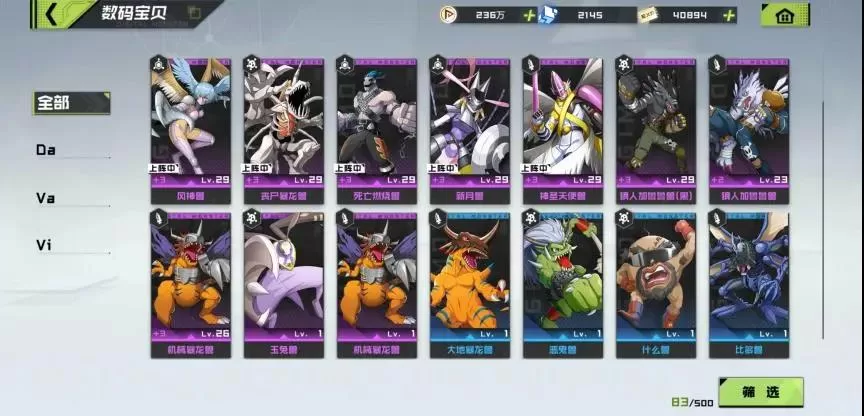Select the white-winged angel with pink sword
This screenshot has width=864, height=416.
pos(562,120)
